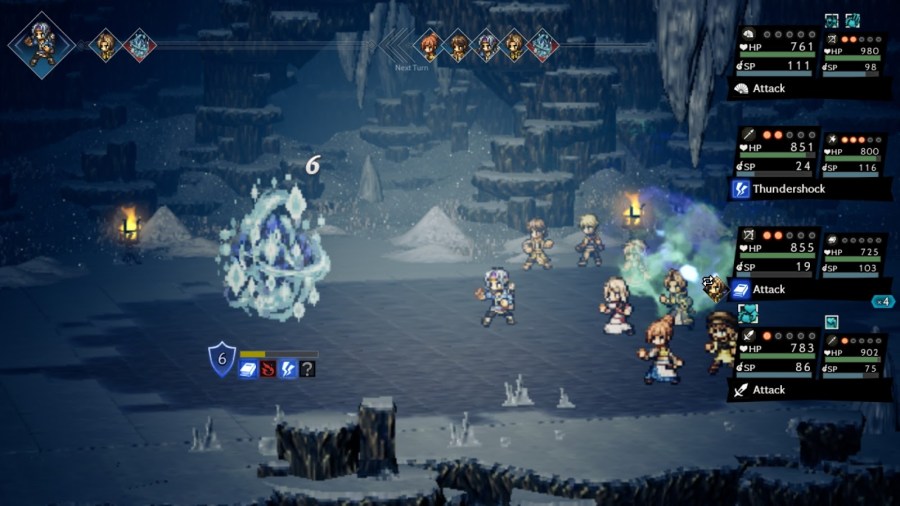The image size is (900, 506).
Task: Click the unrevealed question mark weakness
Action: 307,369
